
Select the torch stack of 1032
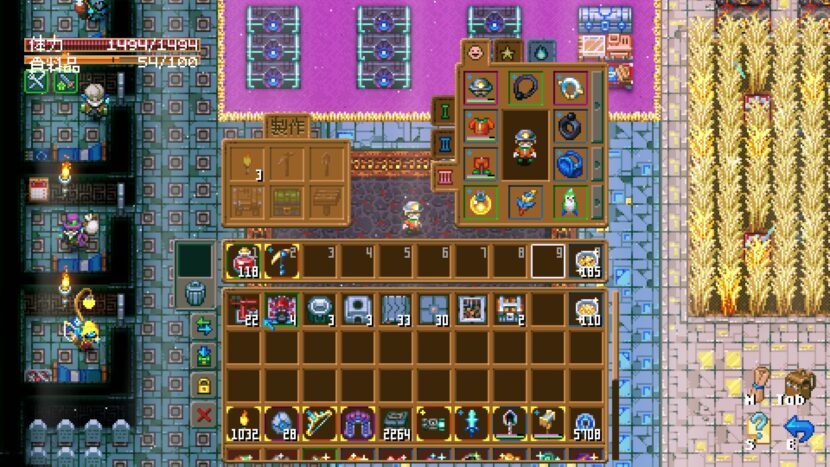pos(242,423)
